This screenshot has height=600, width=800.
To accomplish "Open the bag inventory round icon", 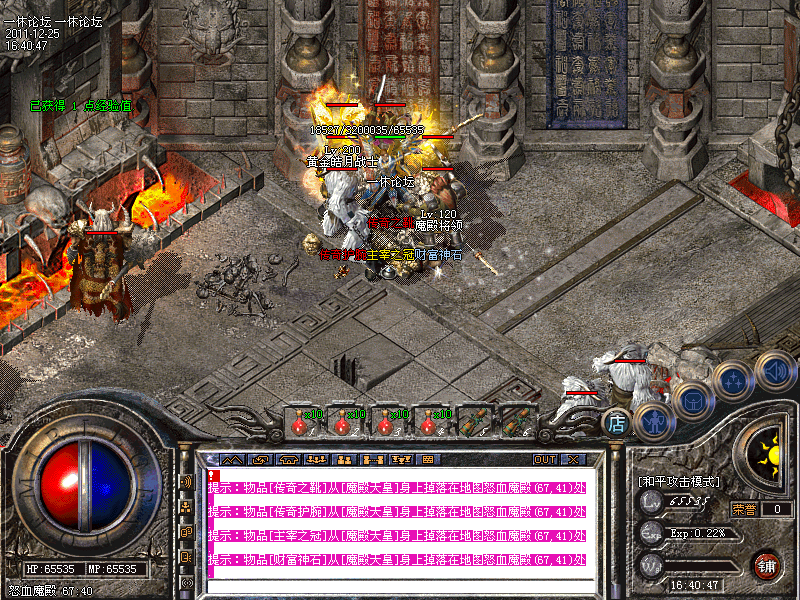I will (x=692, y=400).
